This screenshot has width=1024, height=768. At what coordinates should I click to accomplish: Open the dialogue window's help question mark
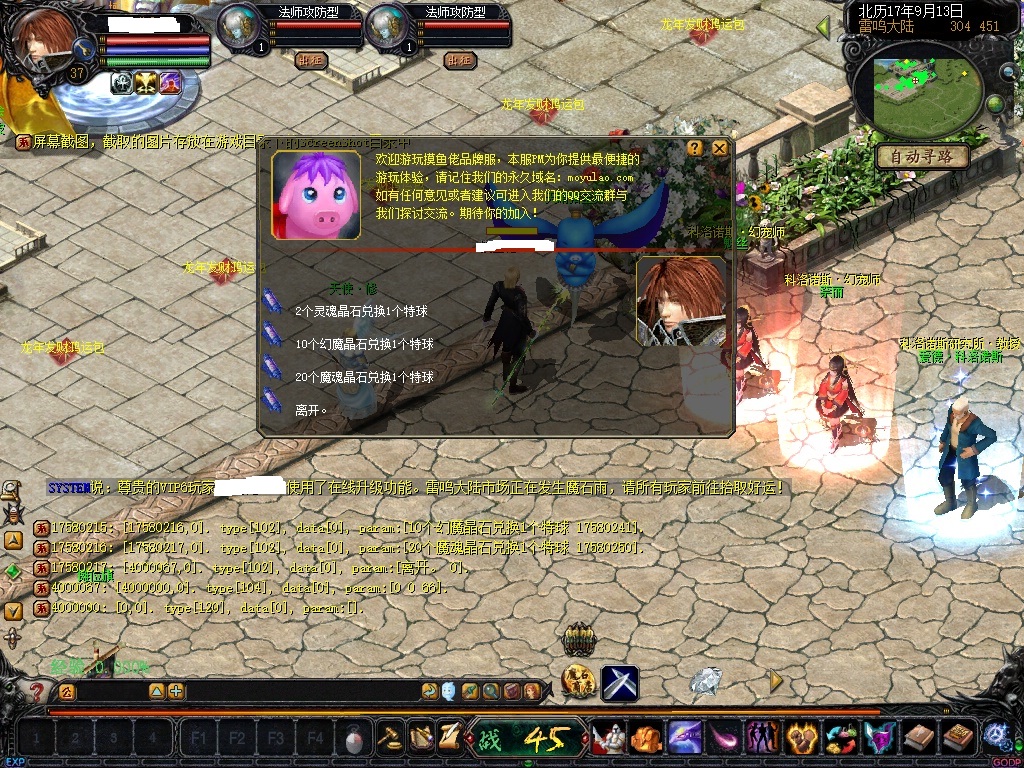point(695,148)
